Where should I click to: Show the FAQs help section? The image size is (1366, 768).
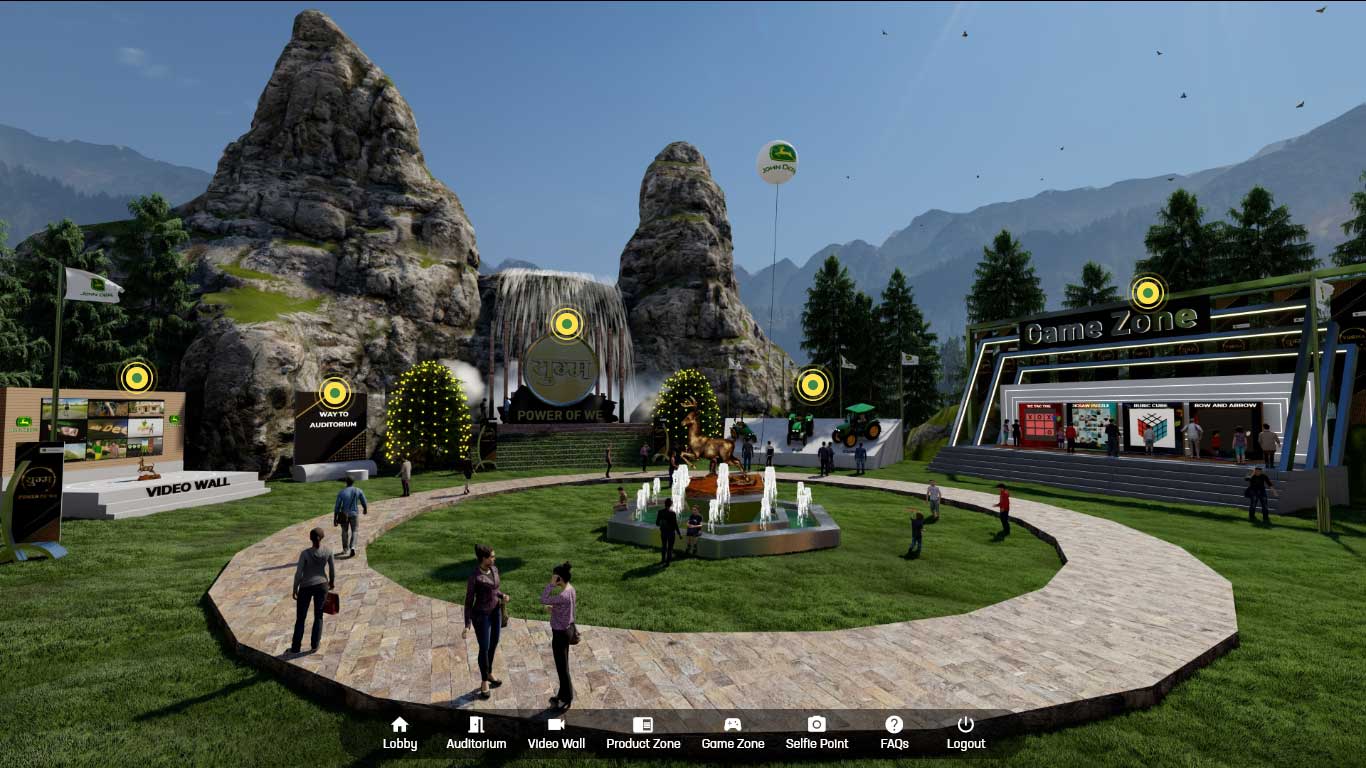pyautogui.click(x=894, y=733)
